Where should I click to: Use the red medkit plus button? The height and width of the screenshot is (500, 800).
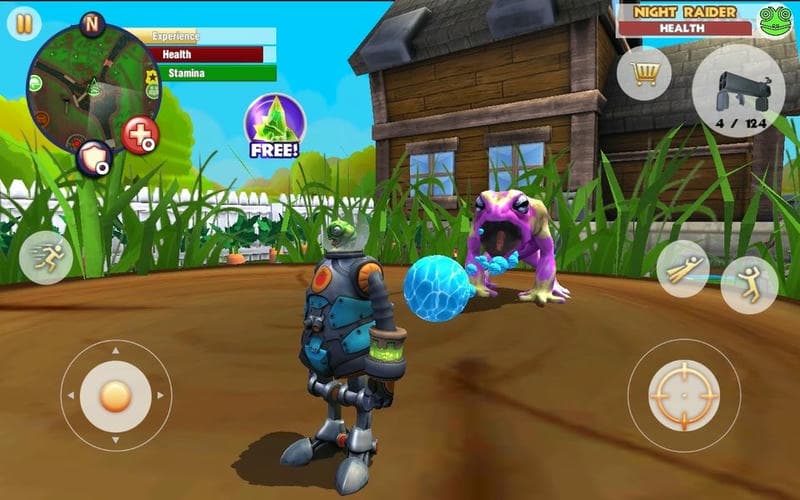pos(140,135)
